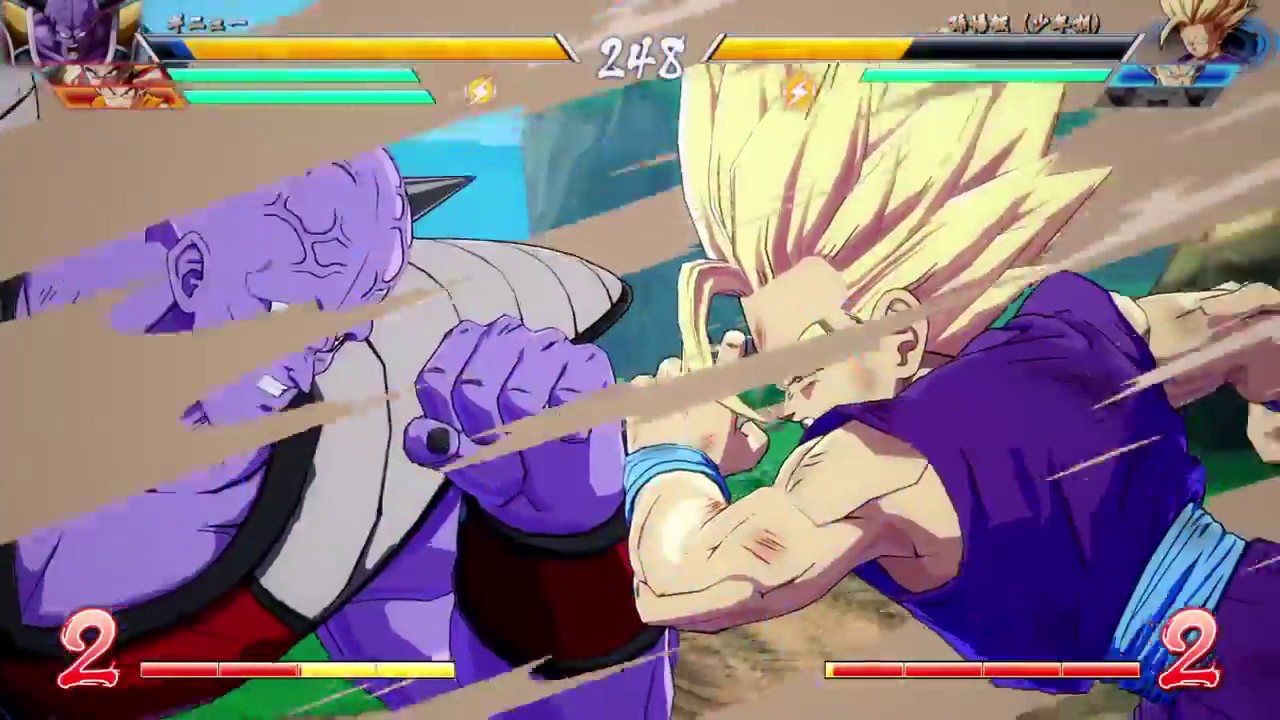Click the right team's Sparking lightning icon
The height and width of the screenshot is (720, 1280).
pyautogui.click(x=800, y=91)
